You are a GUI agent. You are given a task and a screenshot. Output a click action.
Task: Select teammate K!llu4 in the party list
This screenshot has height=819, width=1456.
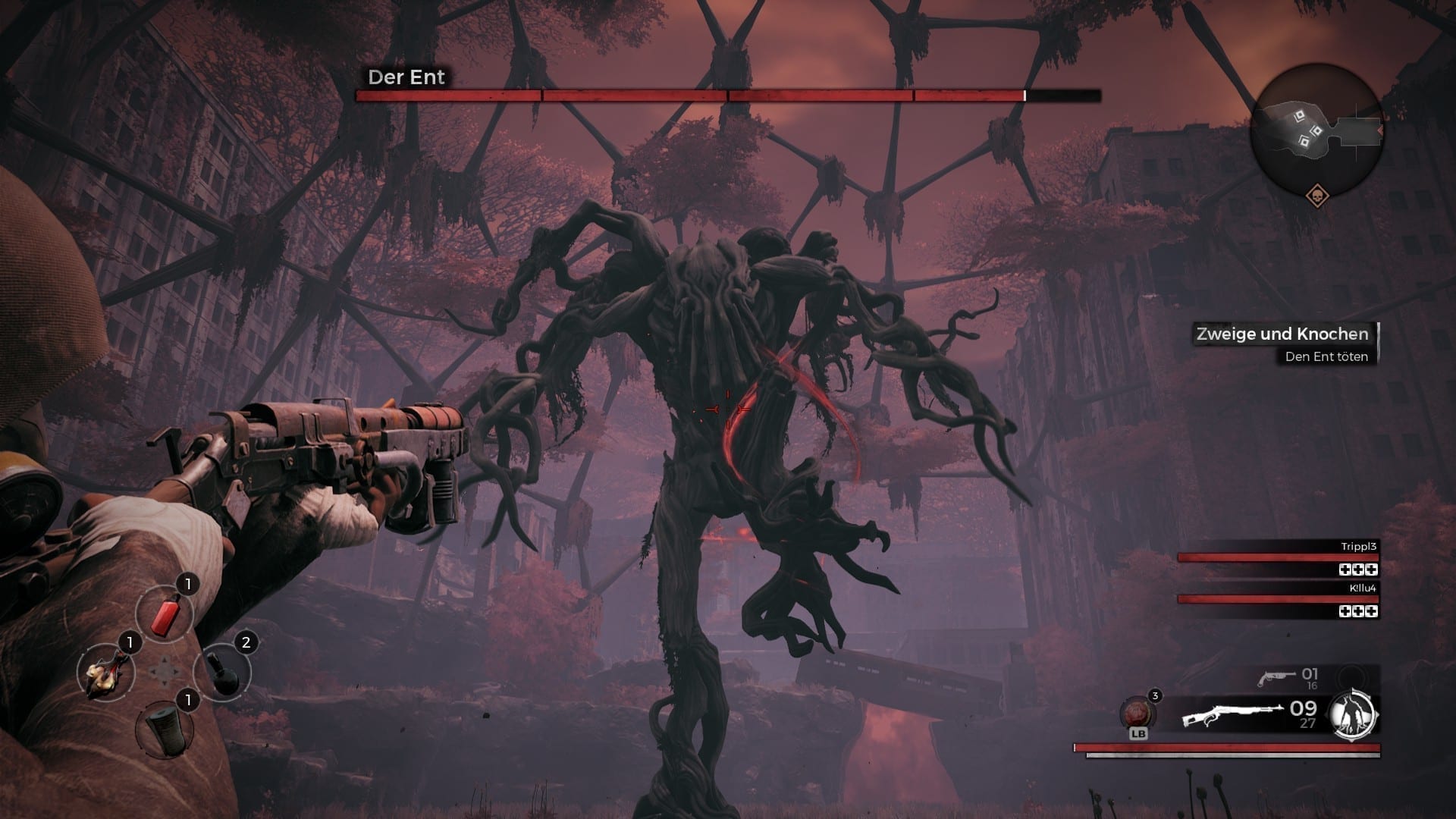(x=1278, y=598)
